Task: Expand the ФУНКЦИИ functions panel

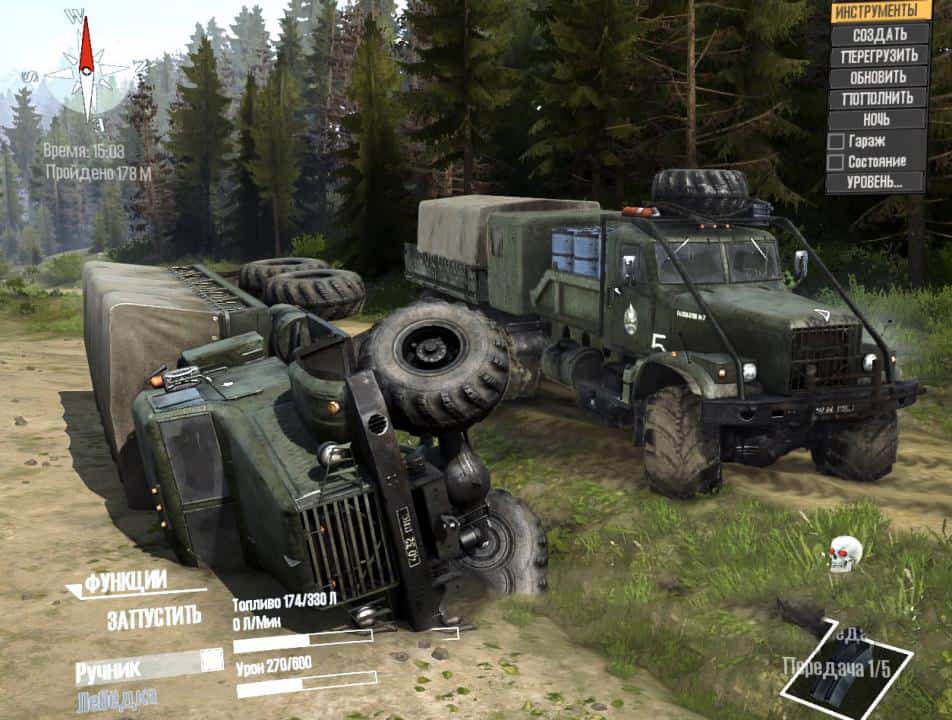Action: coord(126,583)
